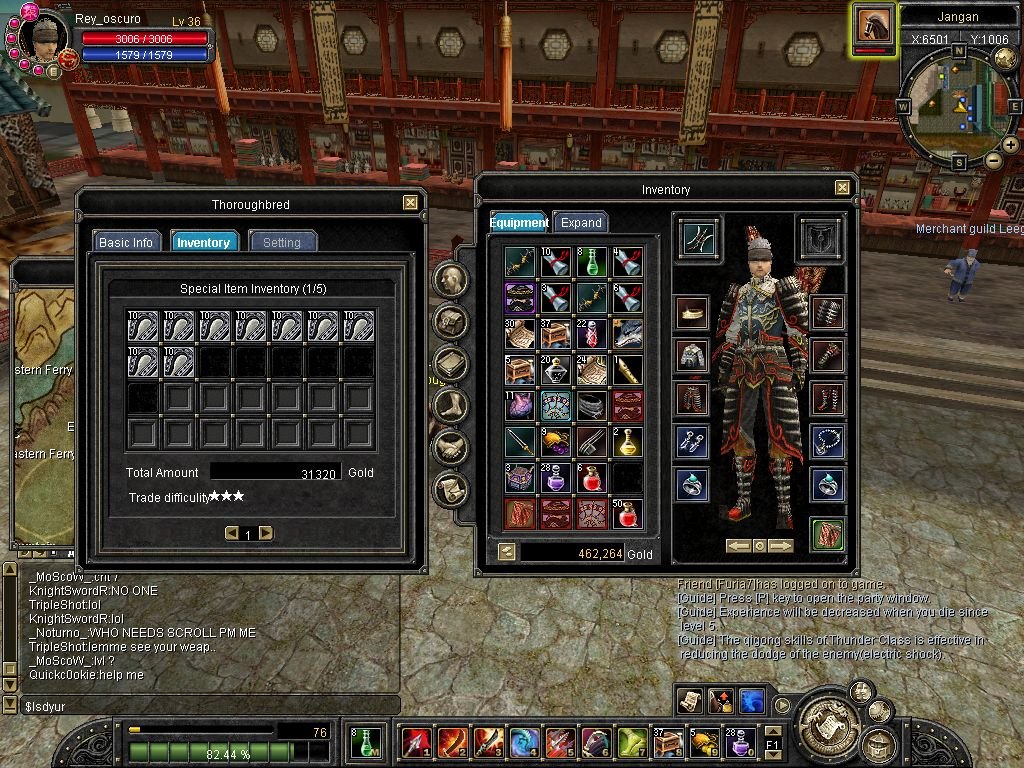
Task: Close the Inventory window
Action: (842, 188)
